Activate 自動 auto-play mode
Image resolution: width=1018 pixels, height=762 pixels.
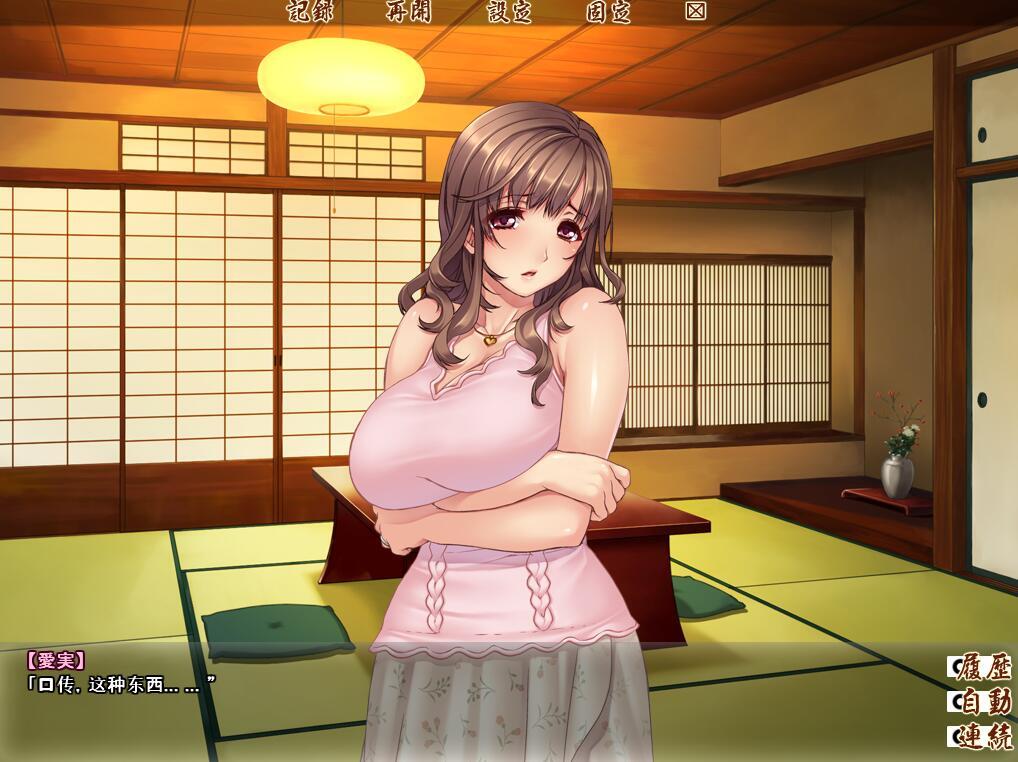[982, 701]
